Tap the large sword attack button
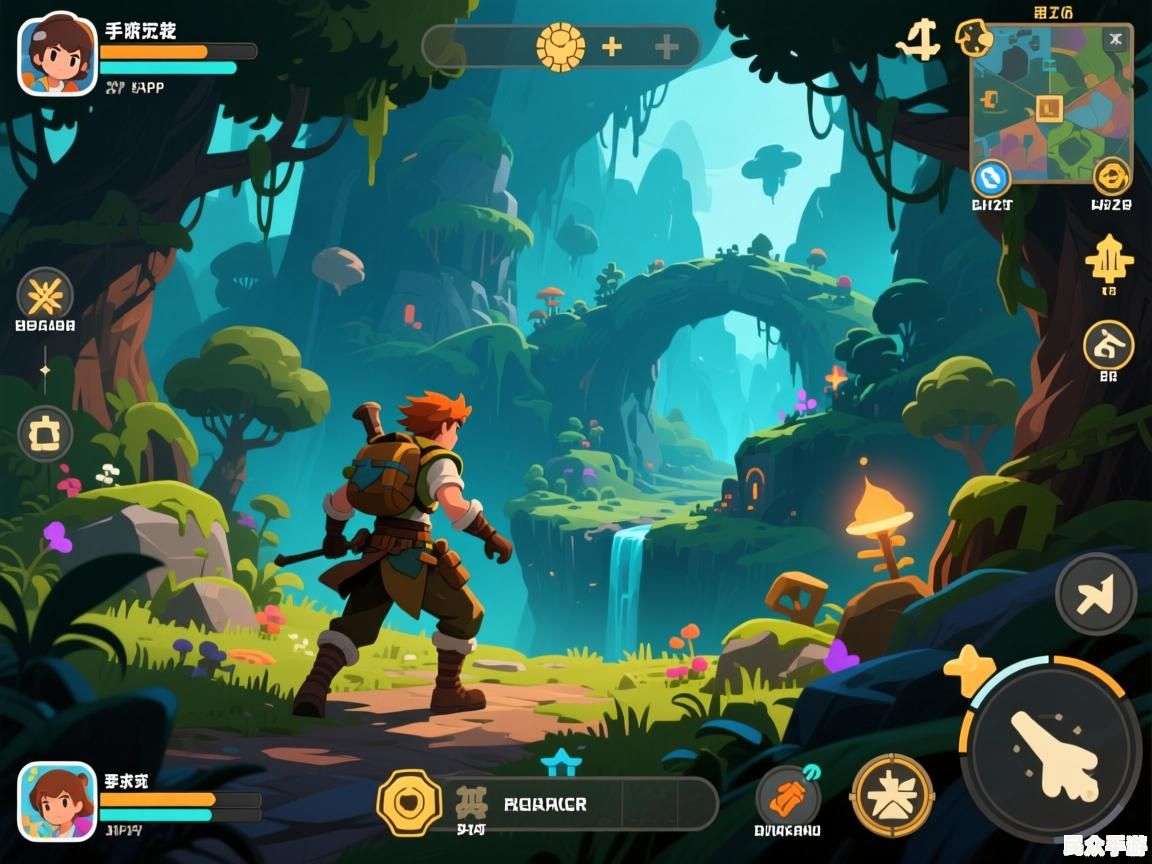Image resolution: width=1152 pixels, height=864 pixels. 1050,752
